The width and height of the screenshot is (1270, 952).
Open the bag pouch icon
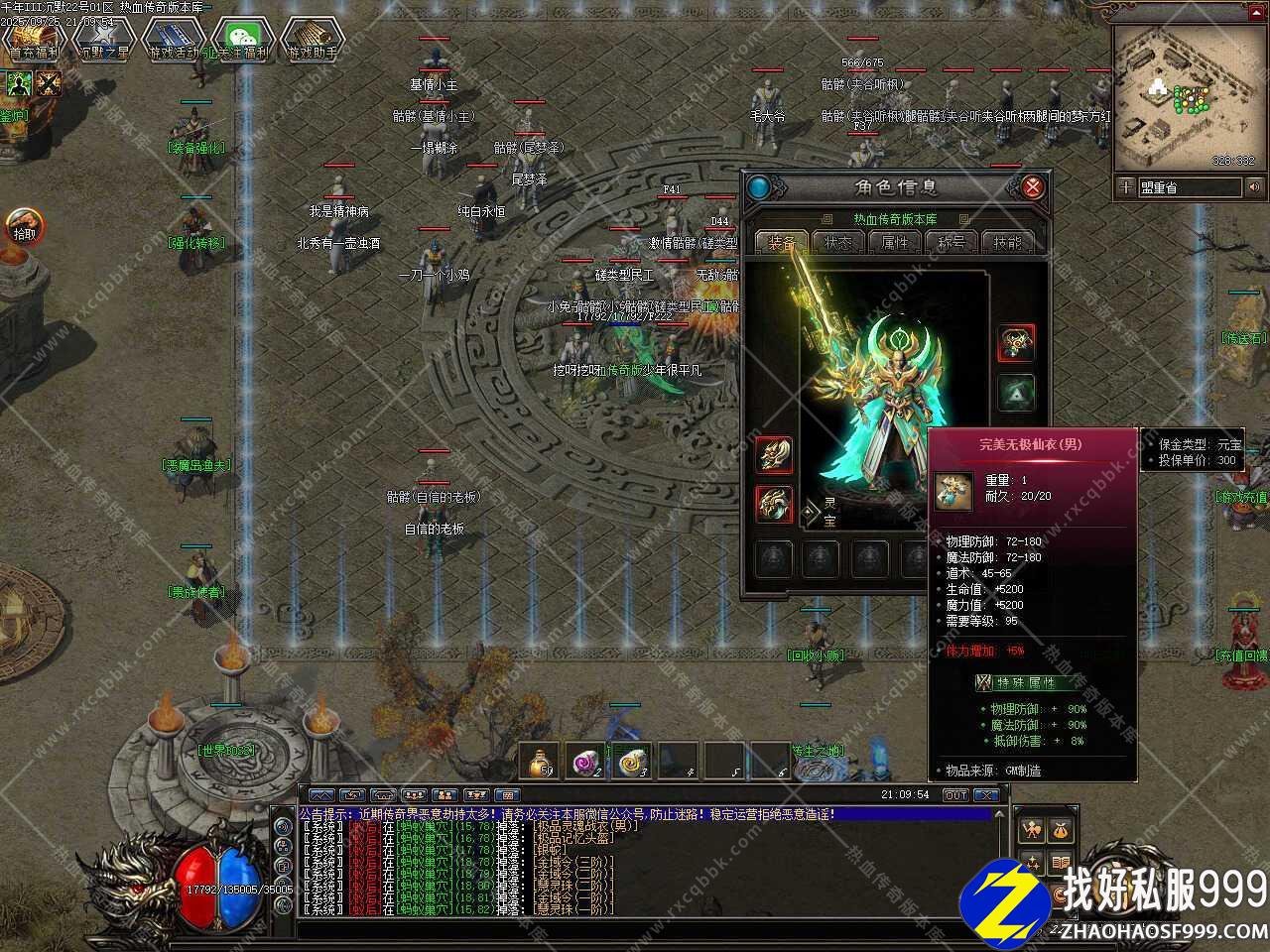1061,831
